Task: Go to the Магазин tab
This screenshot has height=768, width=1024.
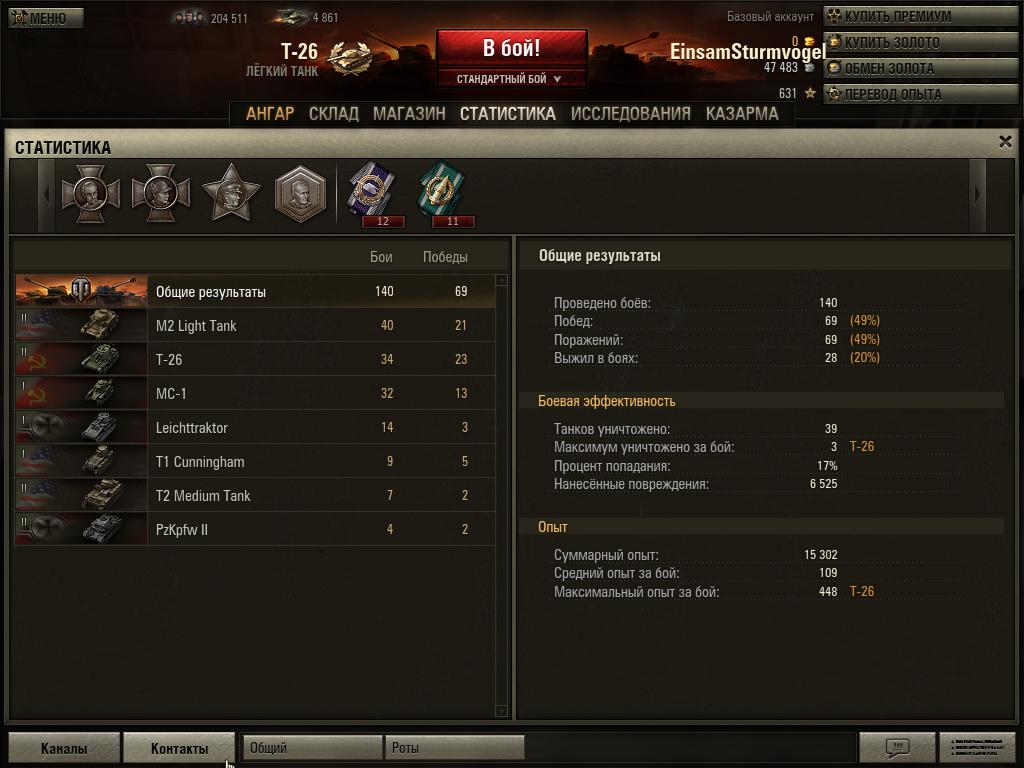Action: [x=409, y=114]
